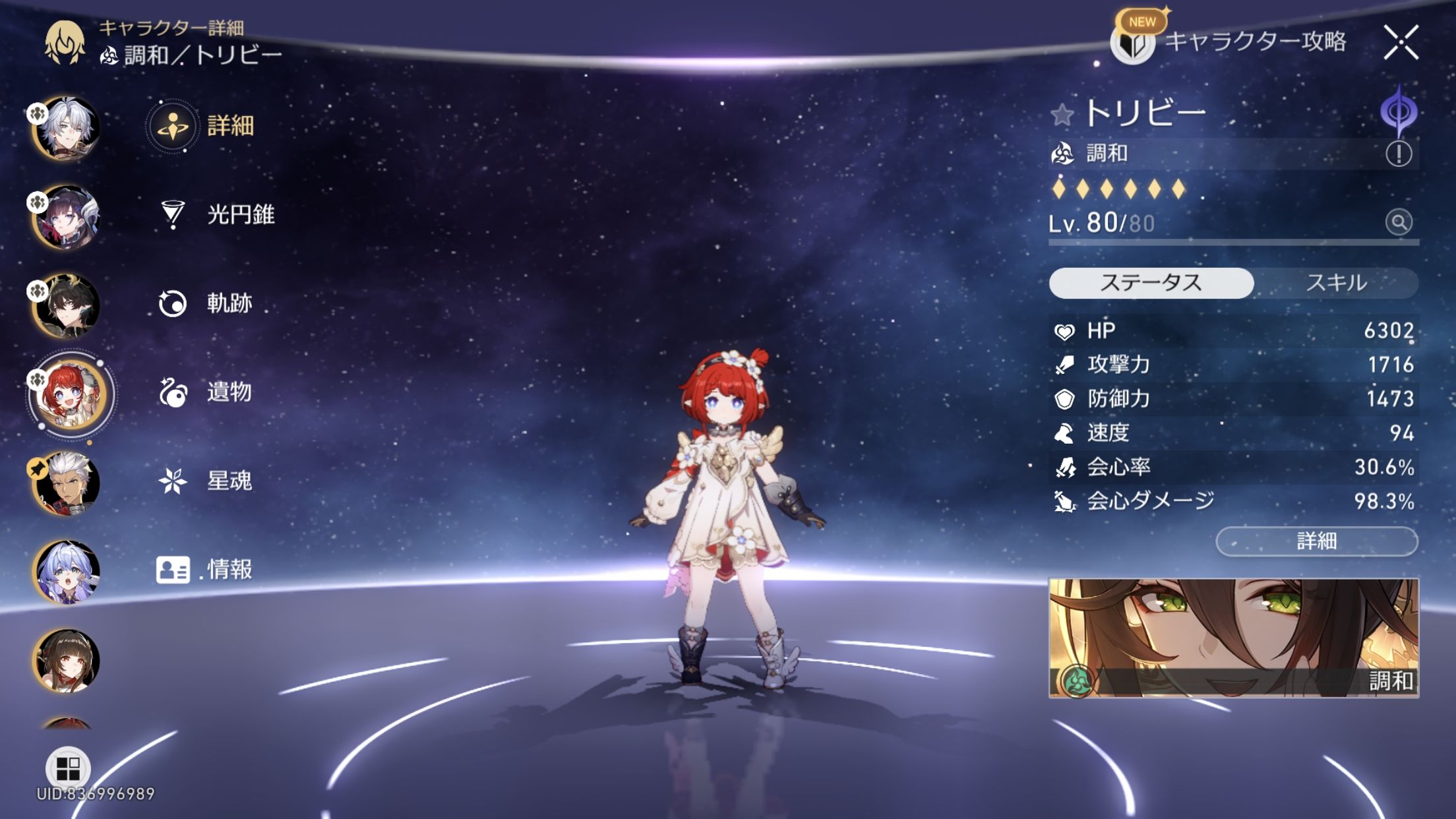Open the grid view button above UID
The height and width of the screenshot is (819, 1456).
click(67, 768)
